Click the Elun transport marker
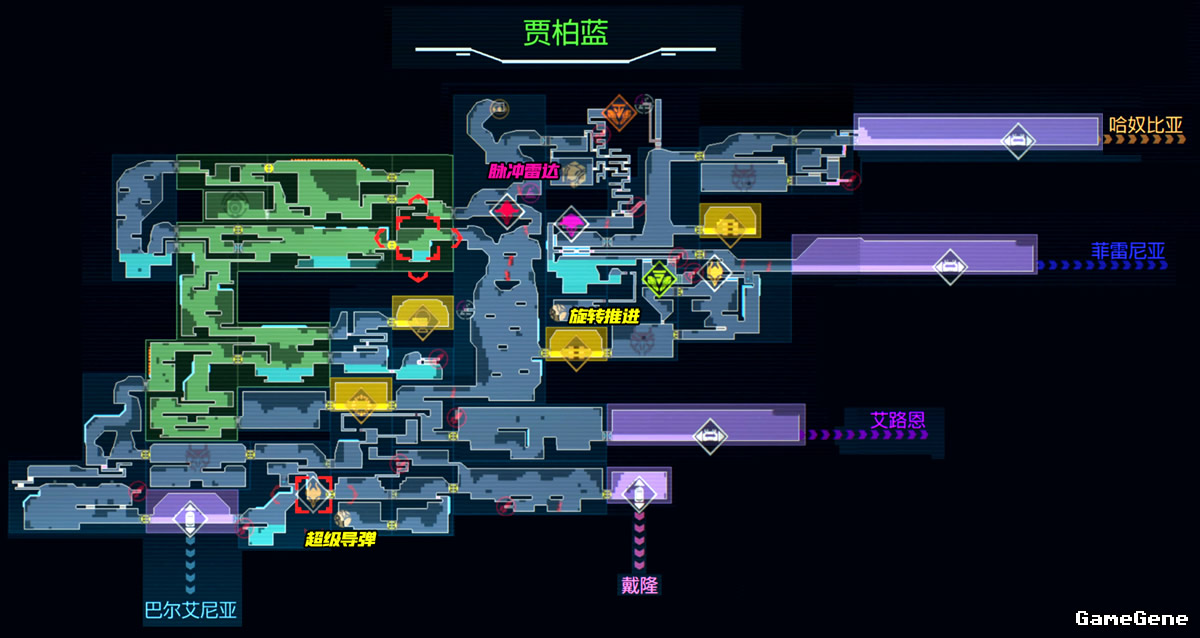This screenshot has width=1200, height=638. click(709, 434)
